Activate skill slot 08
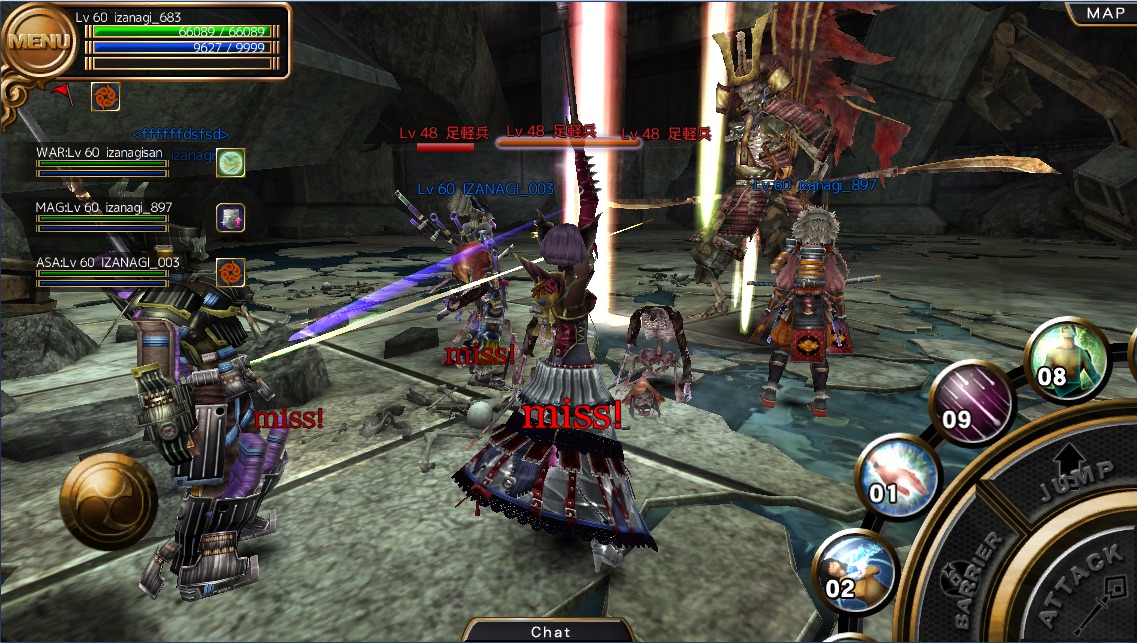This screenshot has width=1137, height=643. 1064,362
